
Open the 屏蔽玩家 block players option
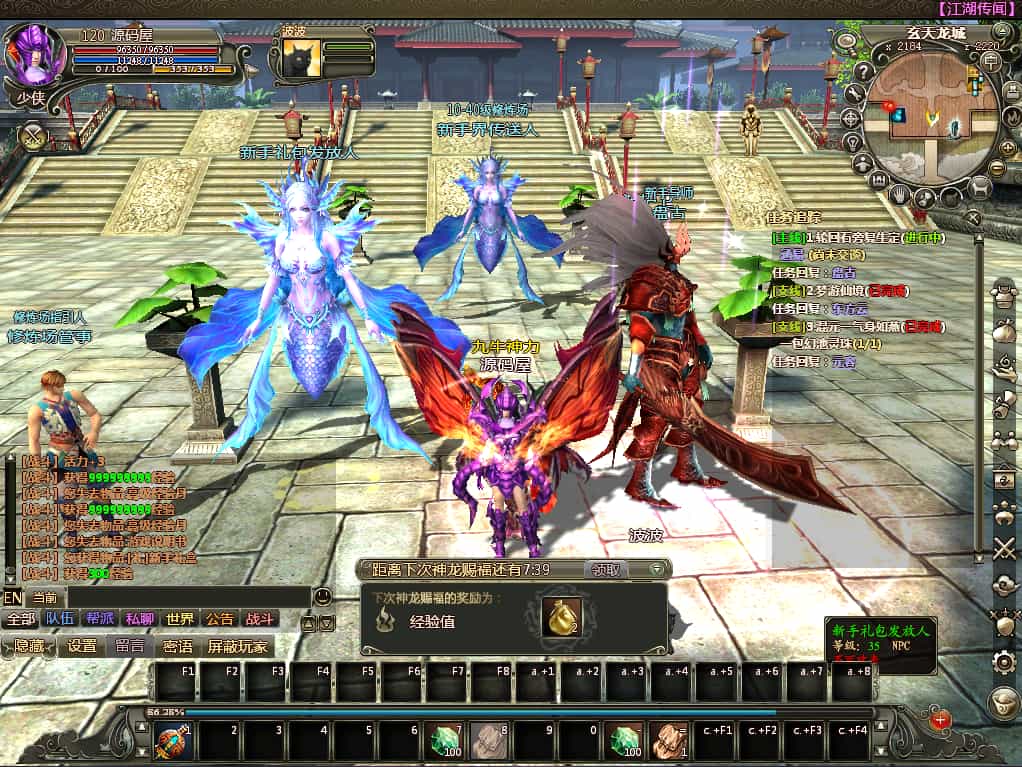pos(237,647)
